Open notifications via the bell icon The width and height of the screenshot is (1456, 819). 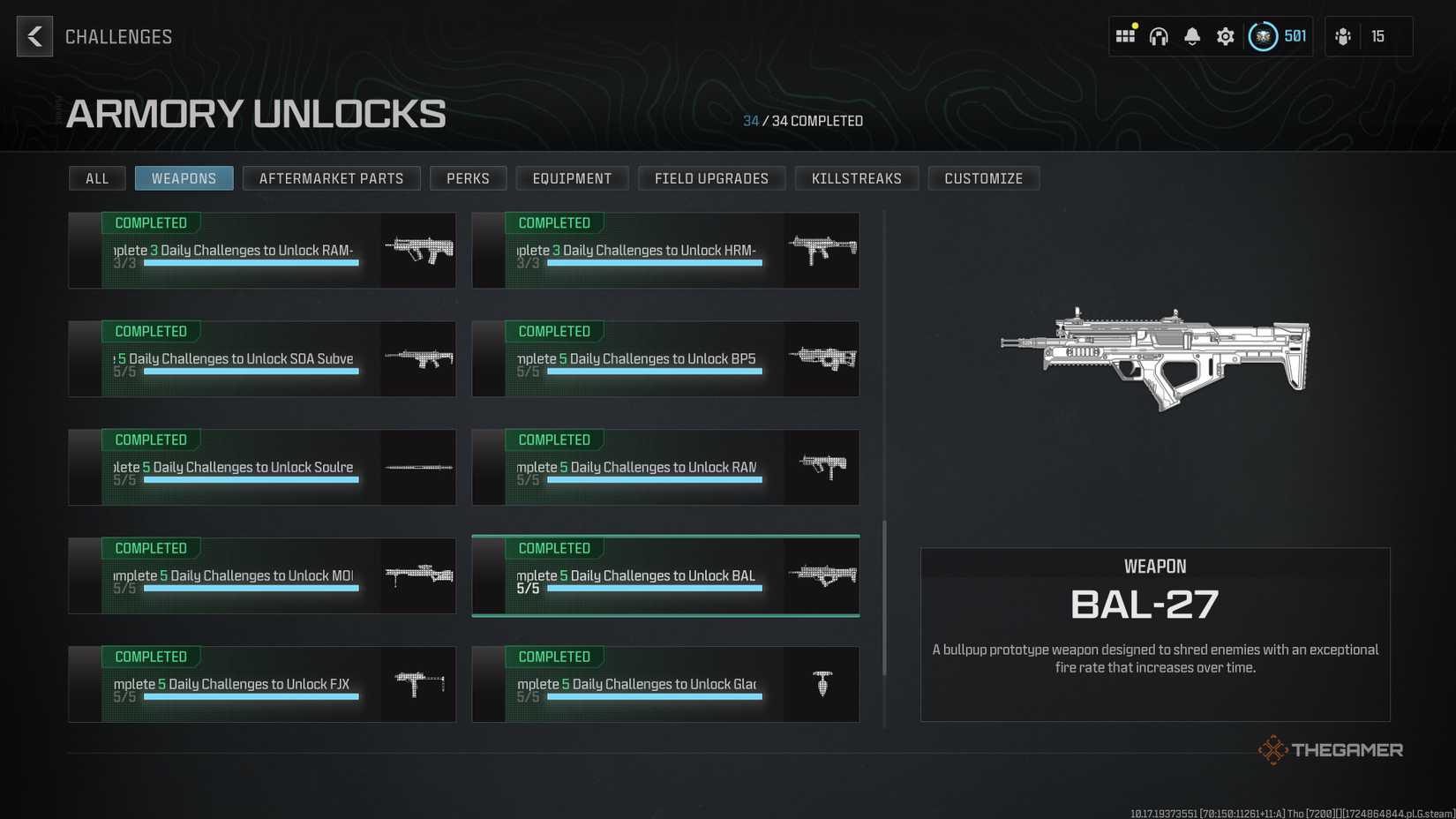pos(1192,36)
